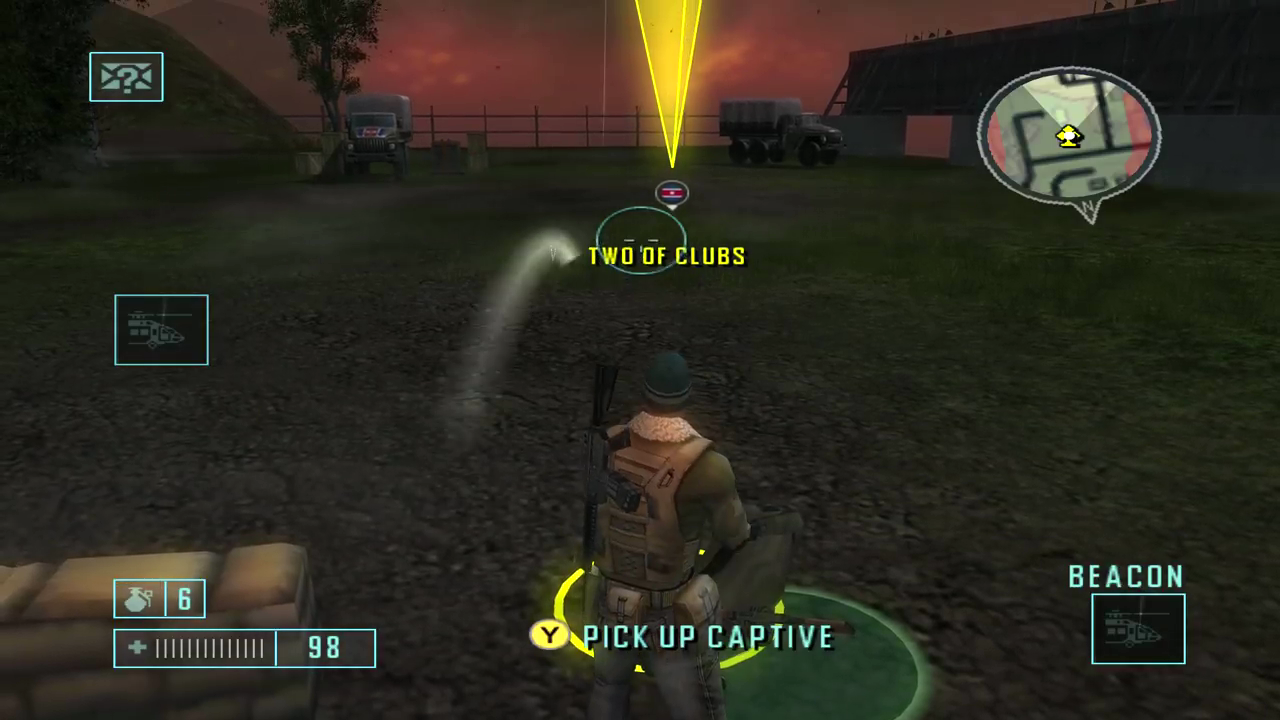Click the health cross icon
The width and height of the screenshot is (1280, 720).
pos(137,648)
